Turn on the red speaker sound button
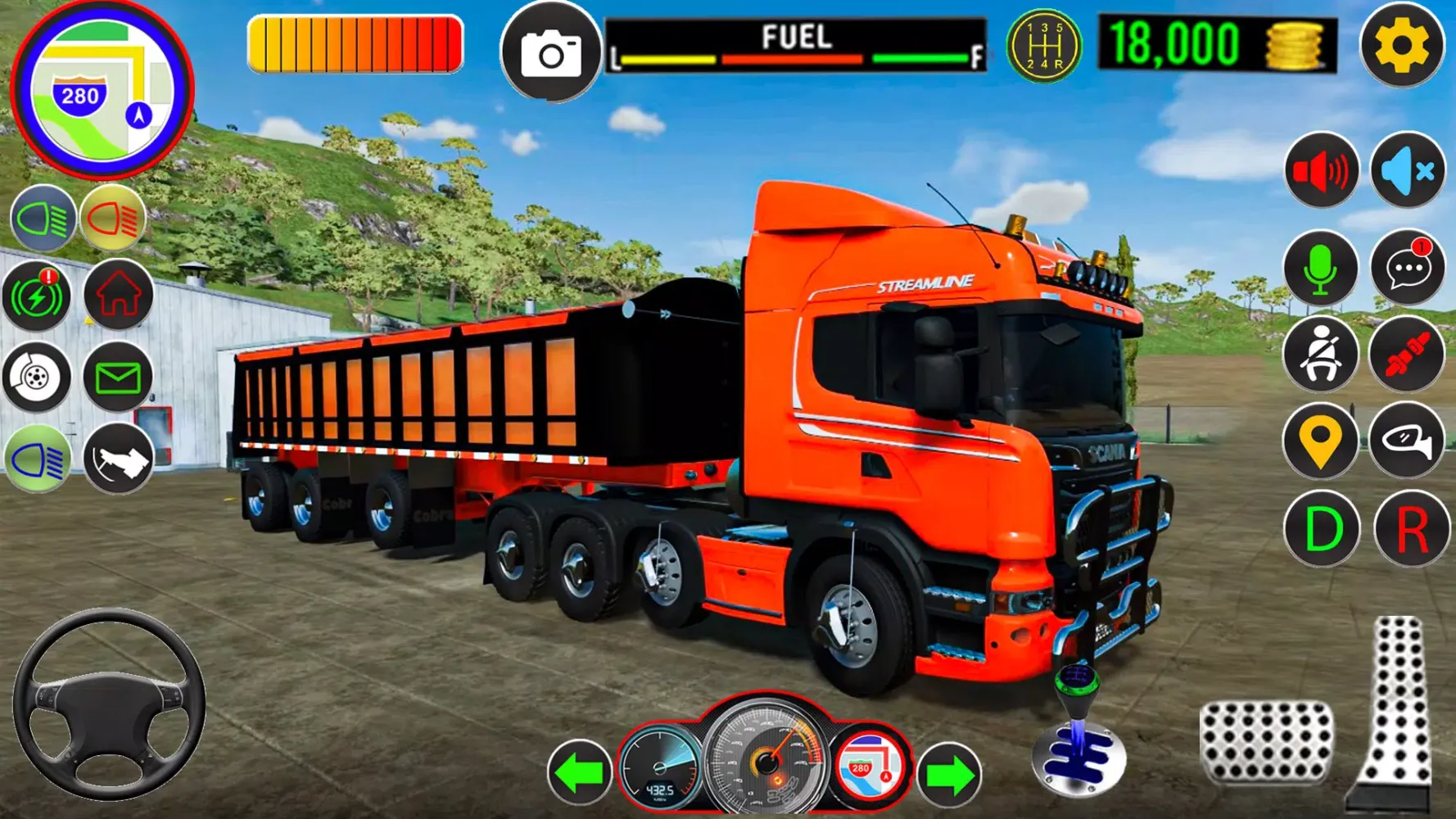The image size is (1456, 819). tap(1321, 171)
